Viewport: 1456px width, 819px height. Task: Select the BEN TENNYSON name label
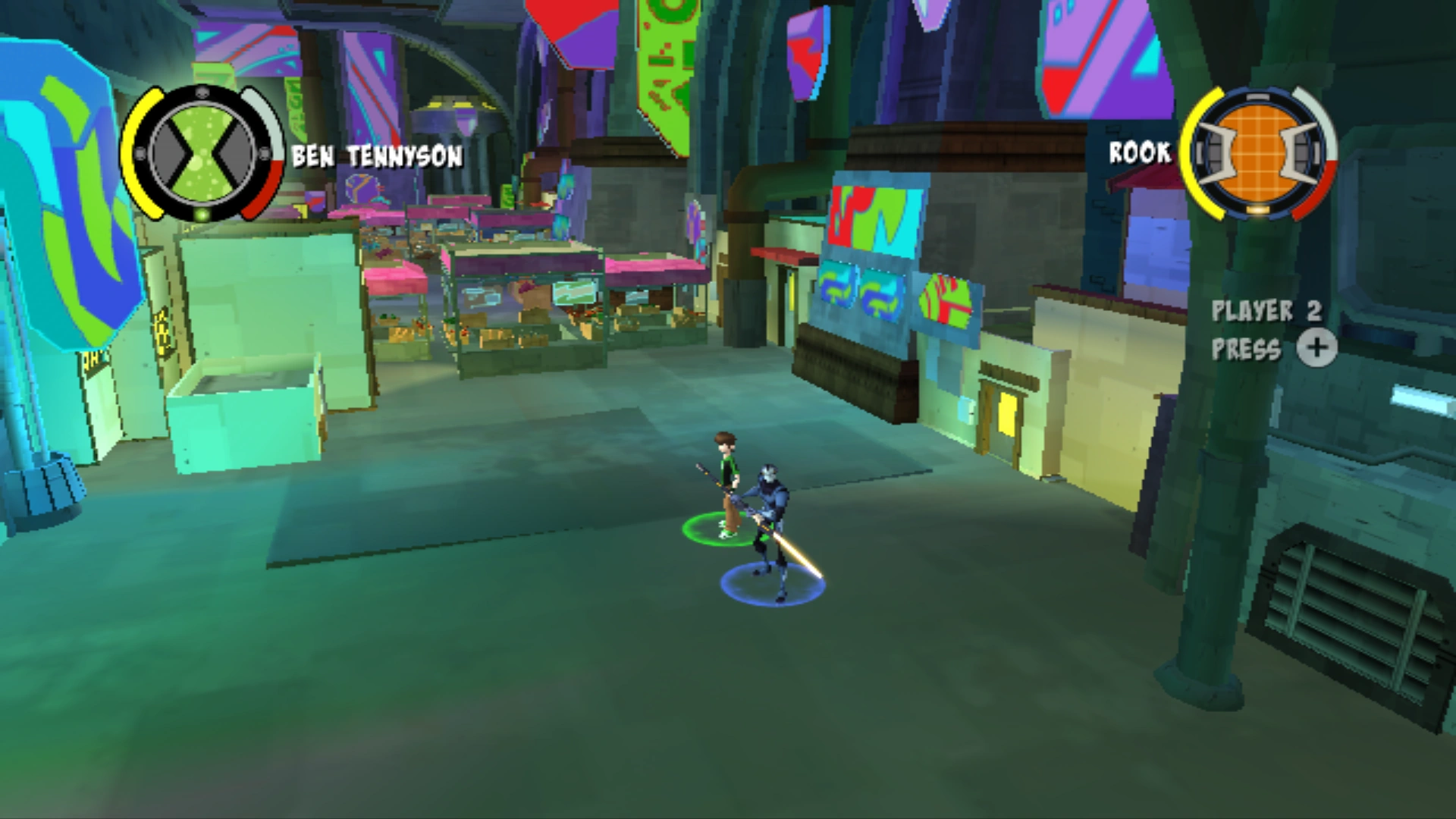[375, 157]
